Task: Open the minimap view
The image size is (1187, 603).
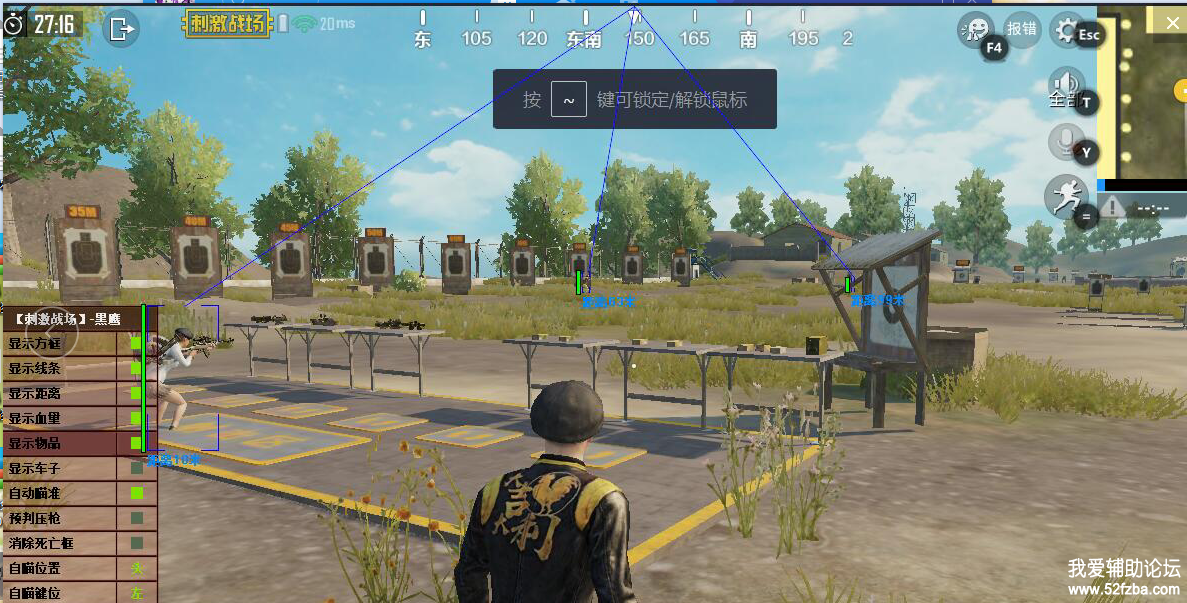Action: [1141, 100]
